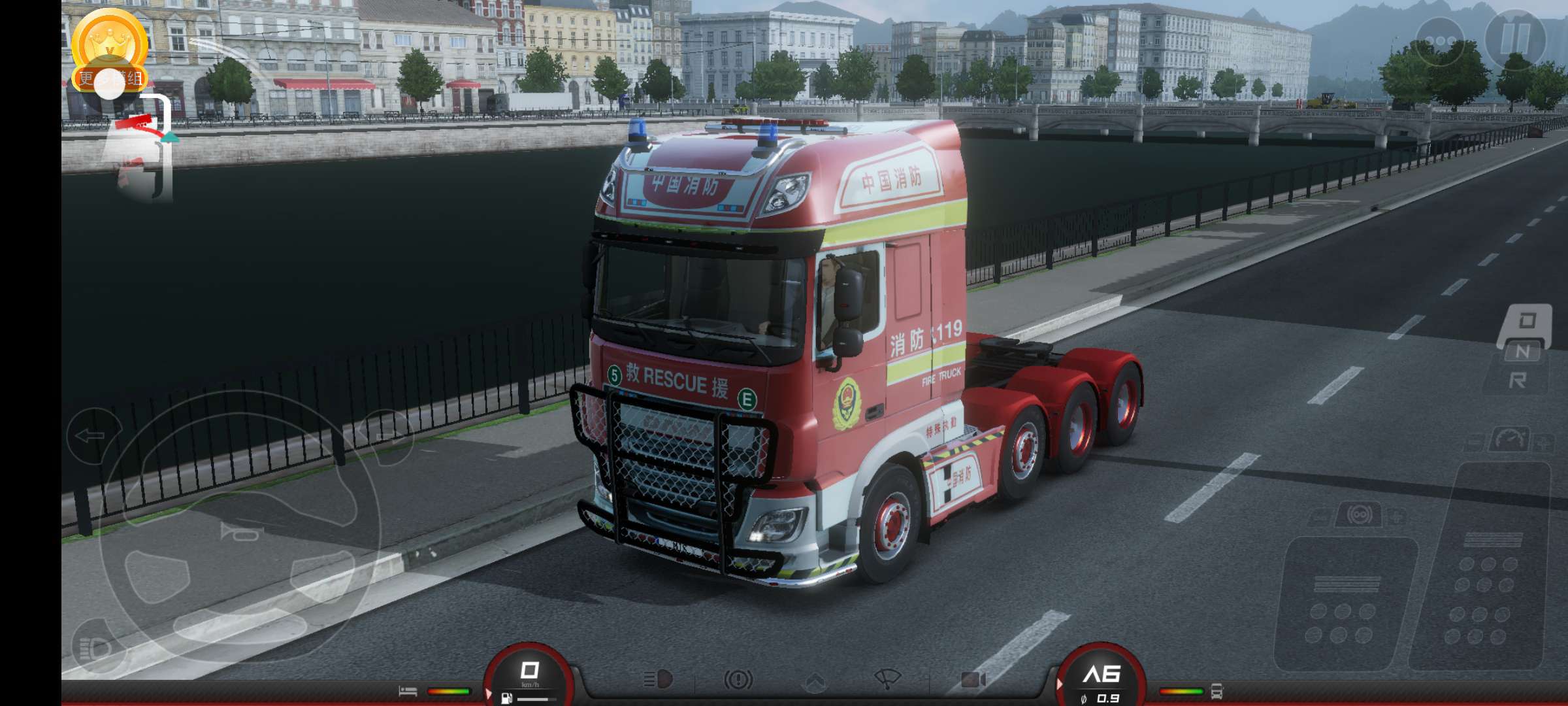Screen dimensions: 1568x706
Task: Shift the gear selector to D
Action: click(x=1526, y=322)
